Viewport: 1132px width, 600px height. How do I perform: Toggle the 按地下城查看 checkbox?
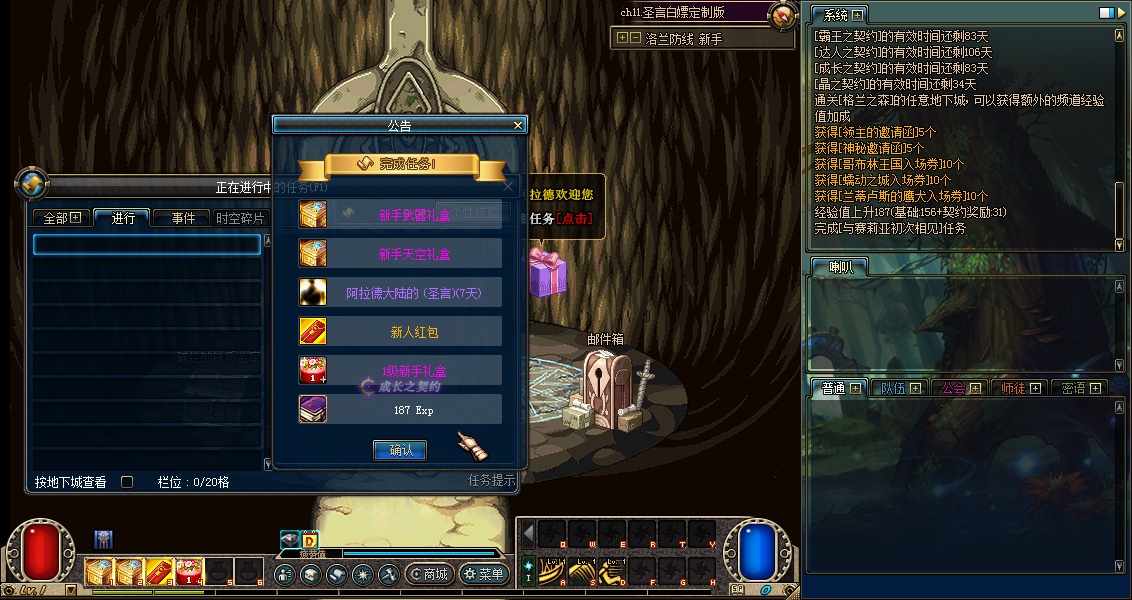tap(127, 482)
